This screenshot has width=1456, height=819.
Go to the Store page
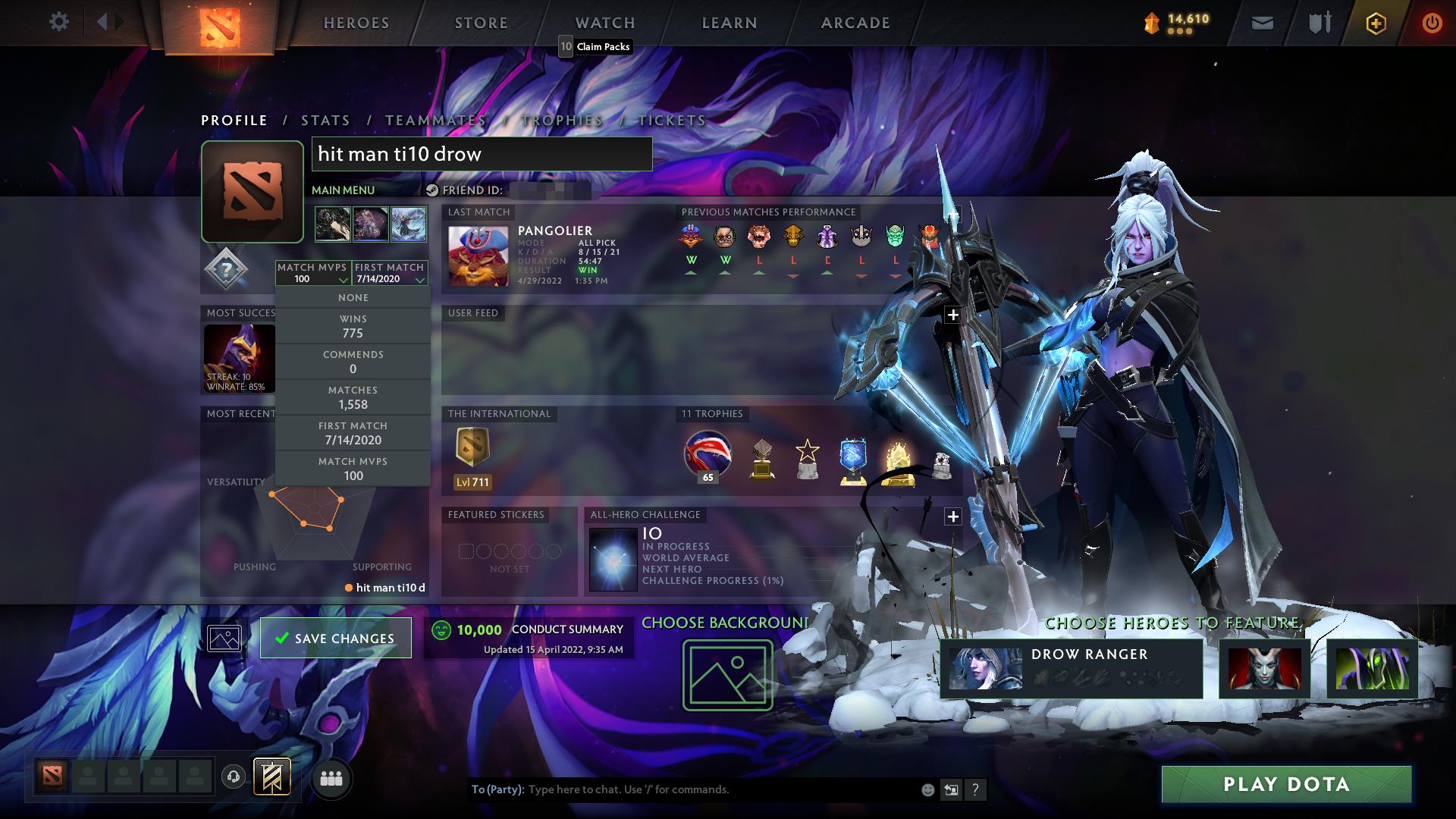482,23
